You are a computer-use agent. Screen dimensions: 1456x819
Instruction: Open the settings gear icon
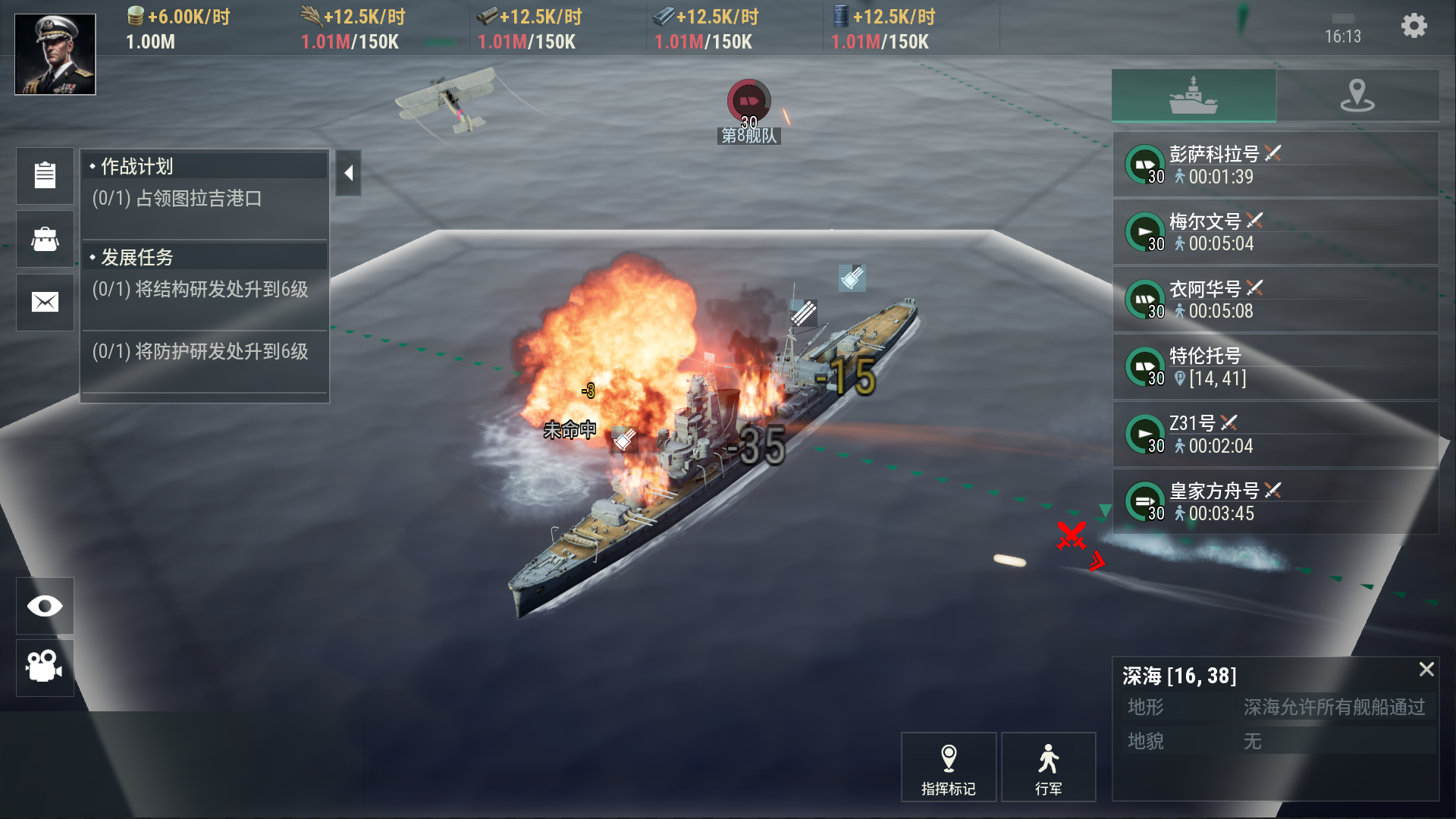(x=1414, y=27)
